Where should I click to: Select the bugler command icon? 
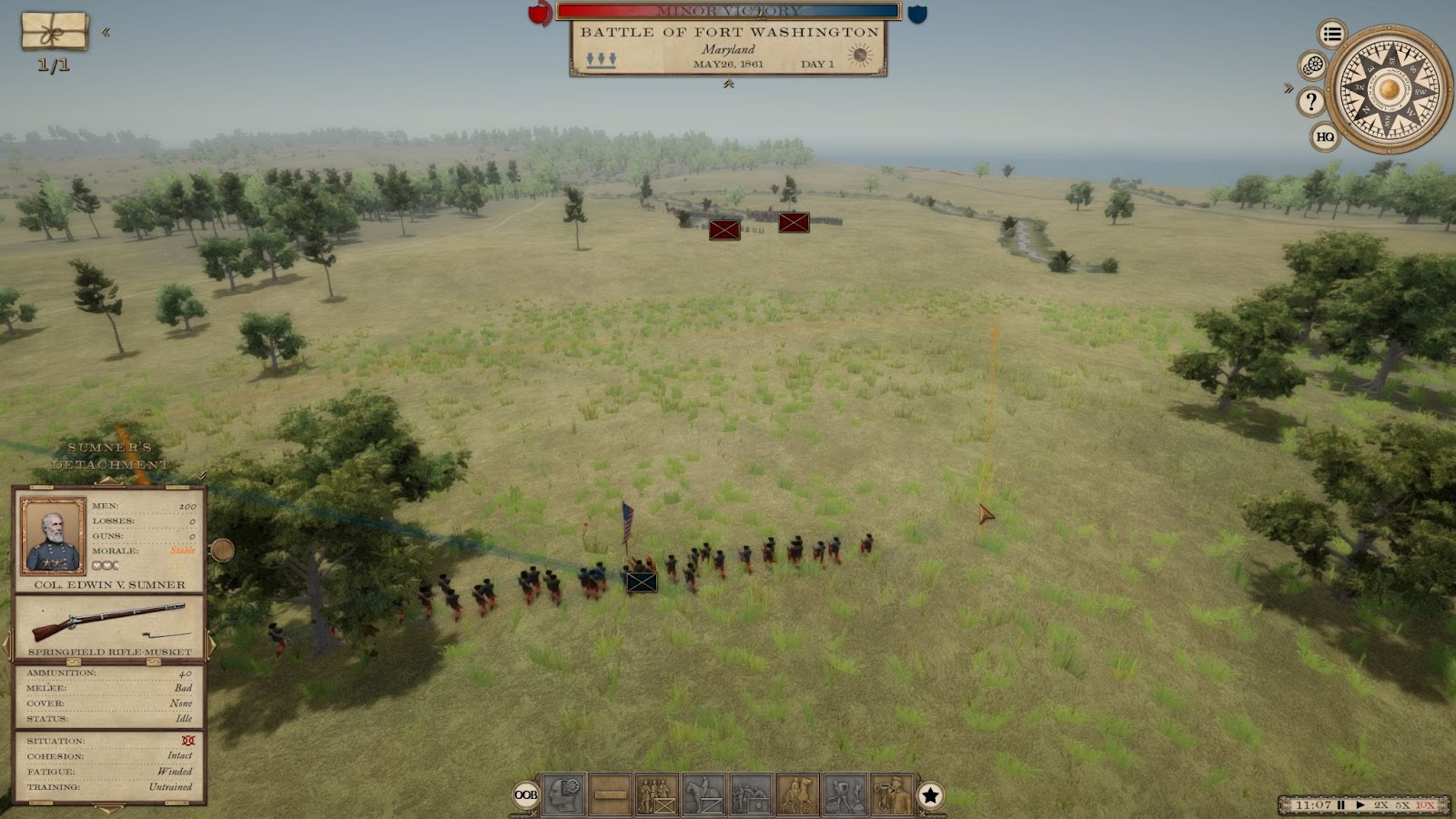click(x=891, y=795)
